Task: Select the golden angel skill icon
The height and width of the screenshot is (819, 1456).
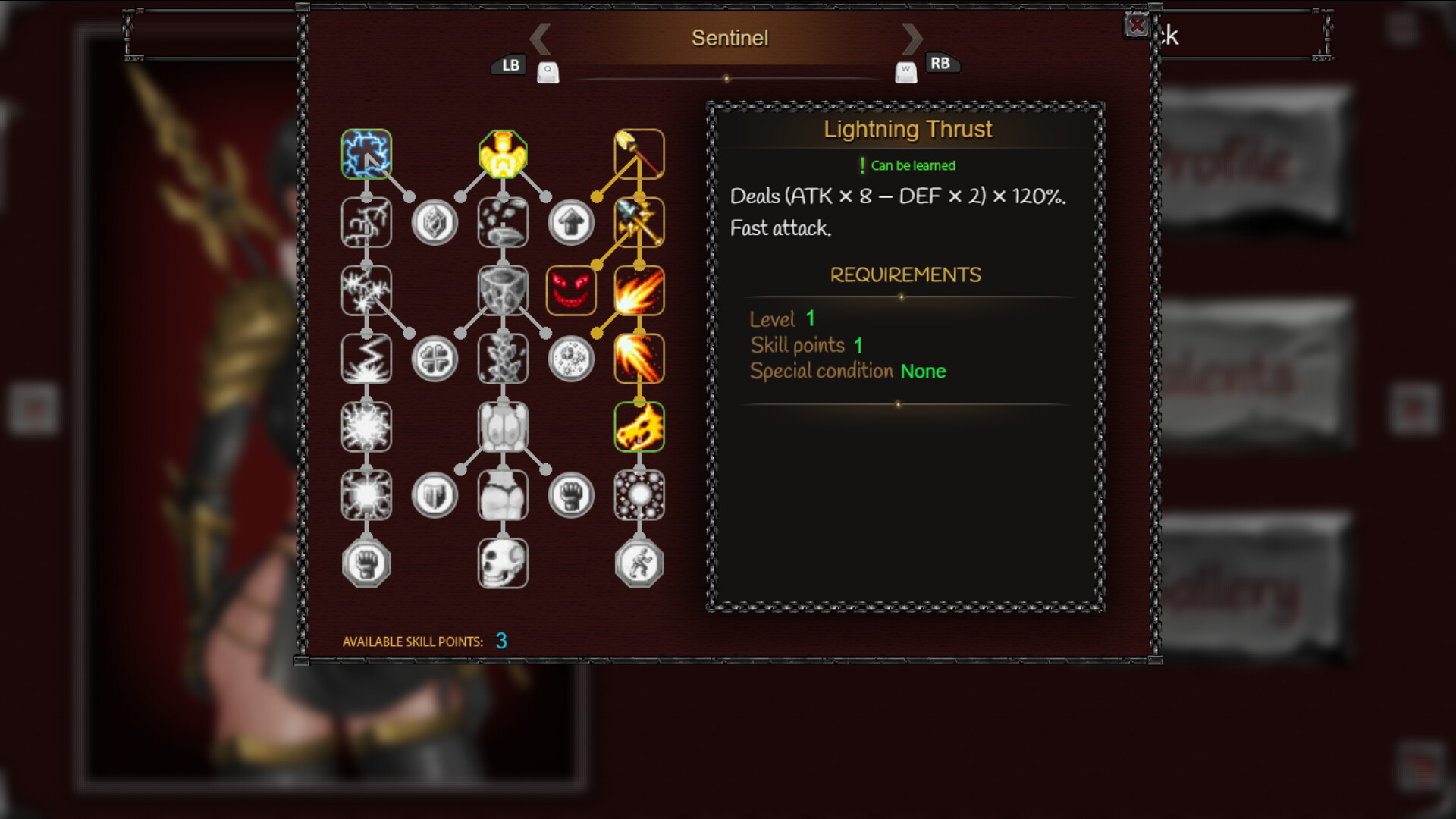Action: (504, 155)
